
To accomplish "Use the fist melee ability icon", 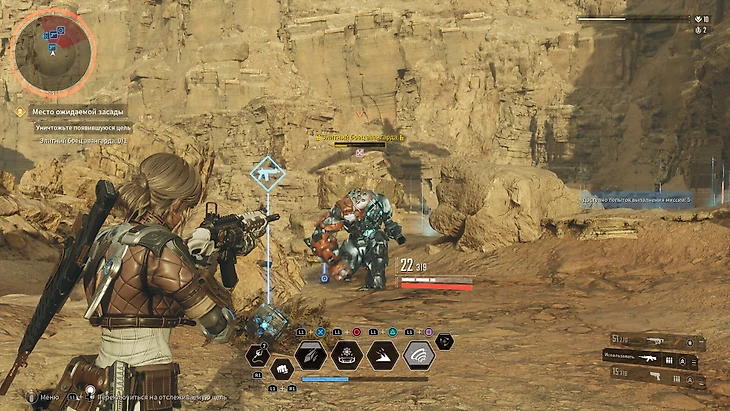I will click(282, 369).
